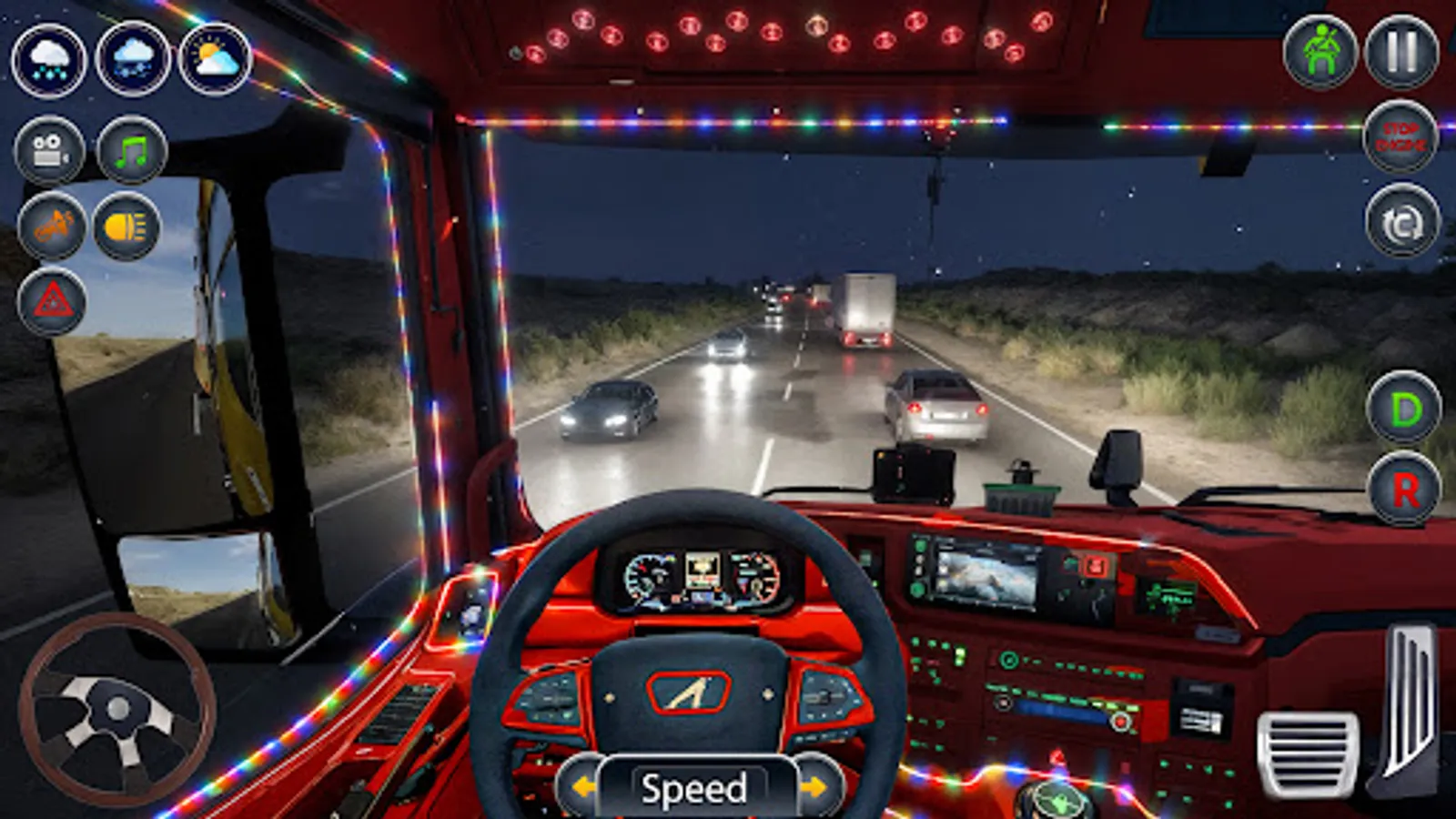
Task: Select snowy weather
Action: (x=130, y=59)
